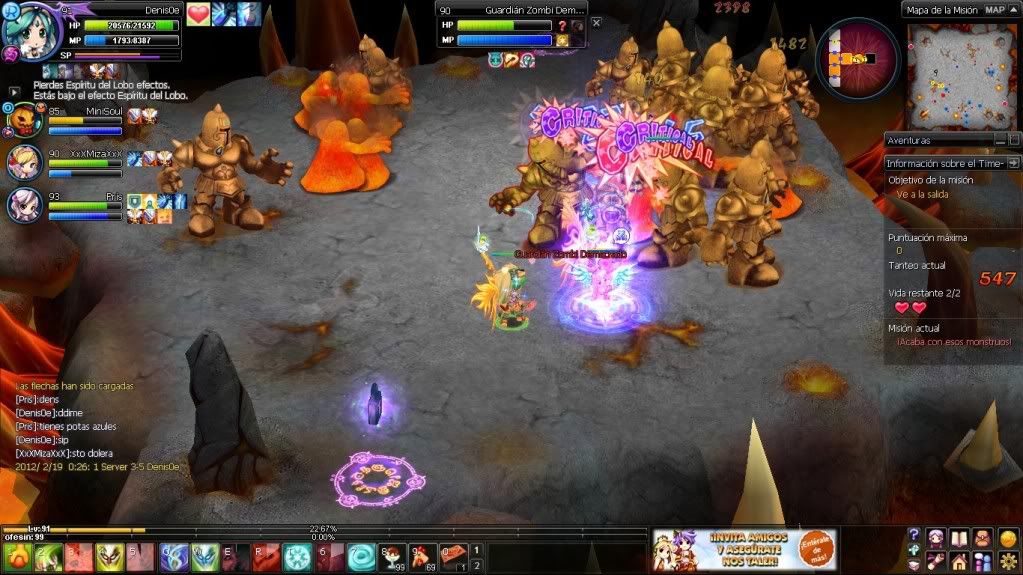Open the character menu icon
Image resolution: width=1023 pixels, height=575 pixels.
936,539
